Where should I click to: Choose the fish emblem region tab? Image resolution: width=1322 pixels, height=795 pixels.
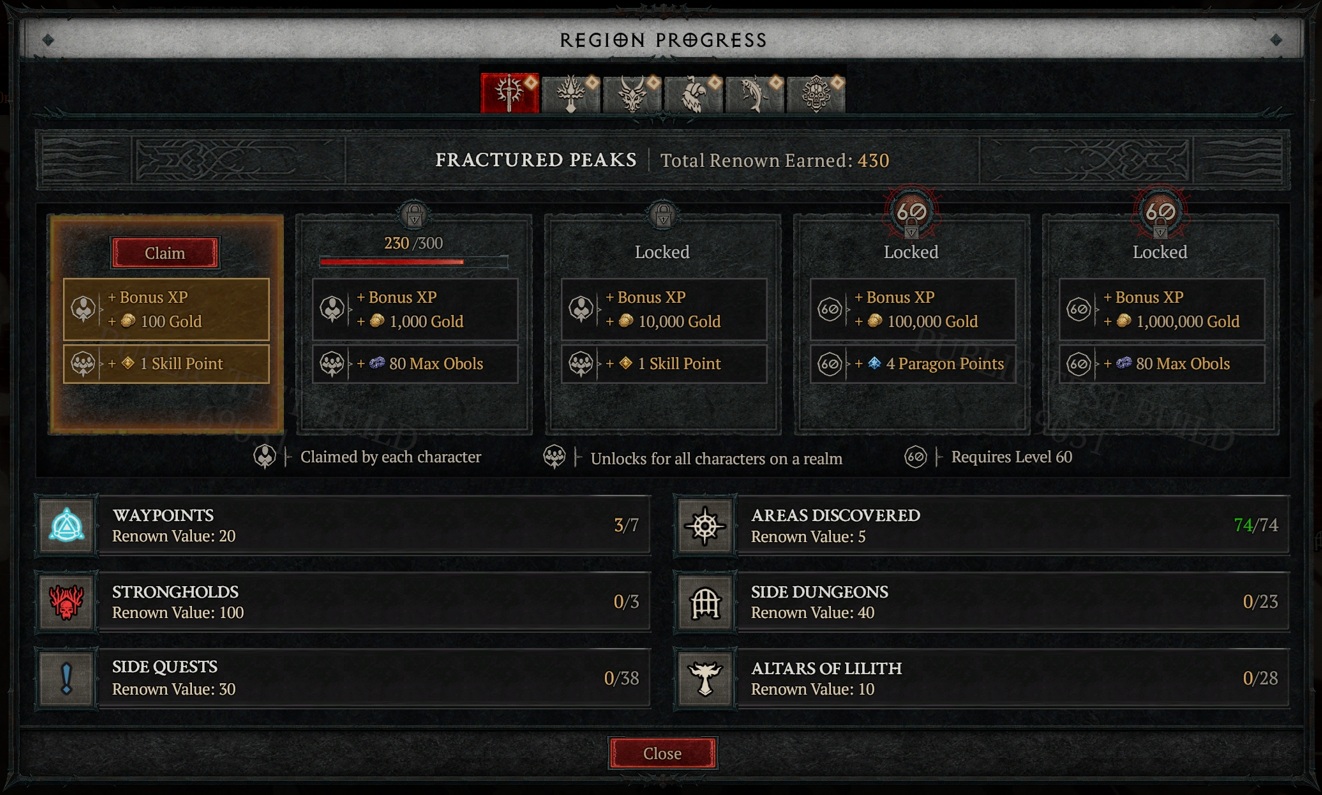[x=755, y=93]
